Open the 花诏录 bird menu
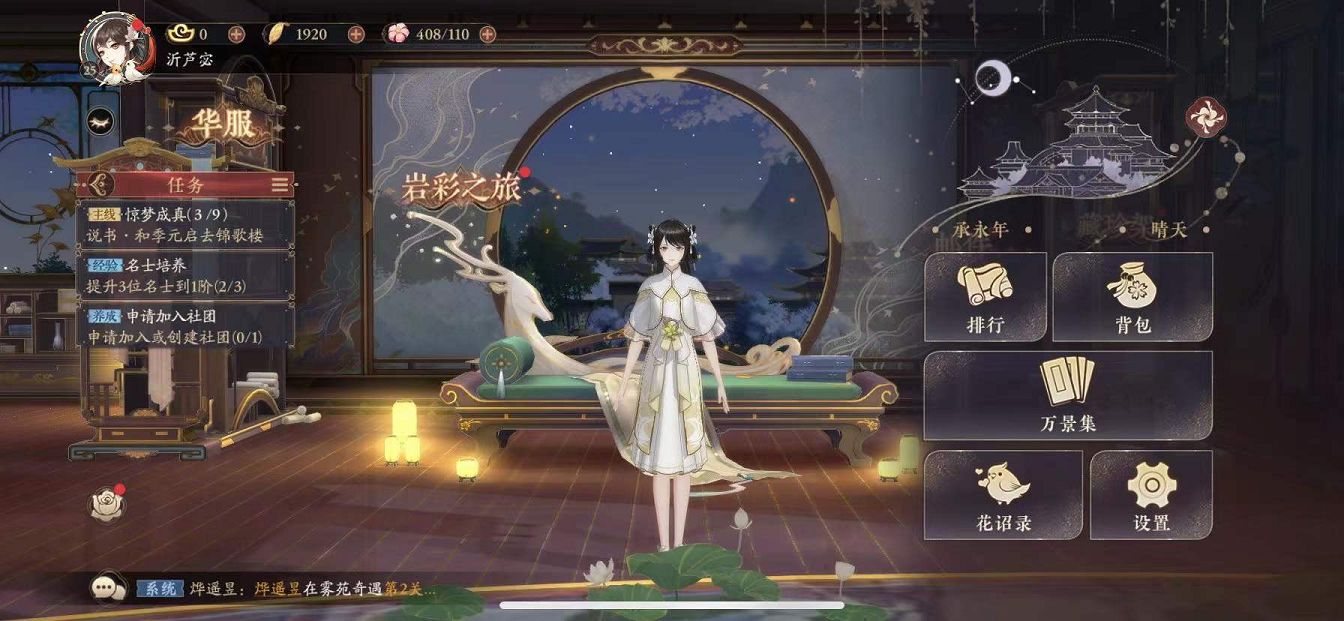1344x621 pixels. point(1003,495)
